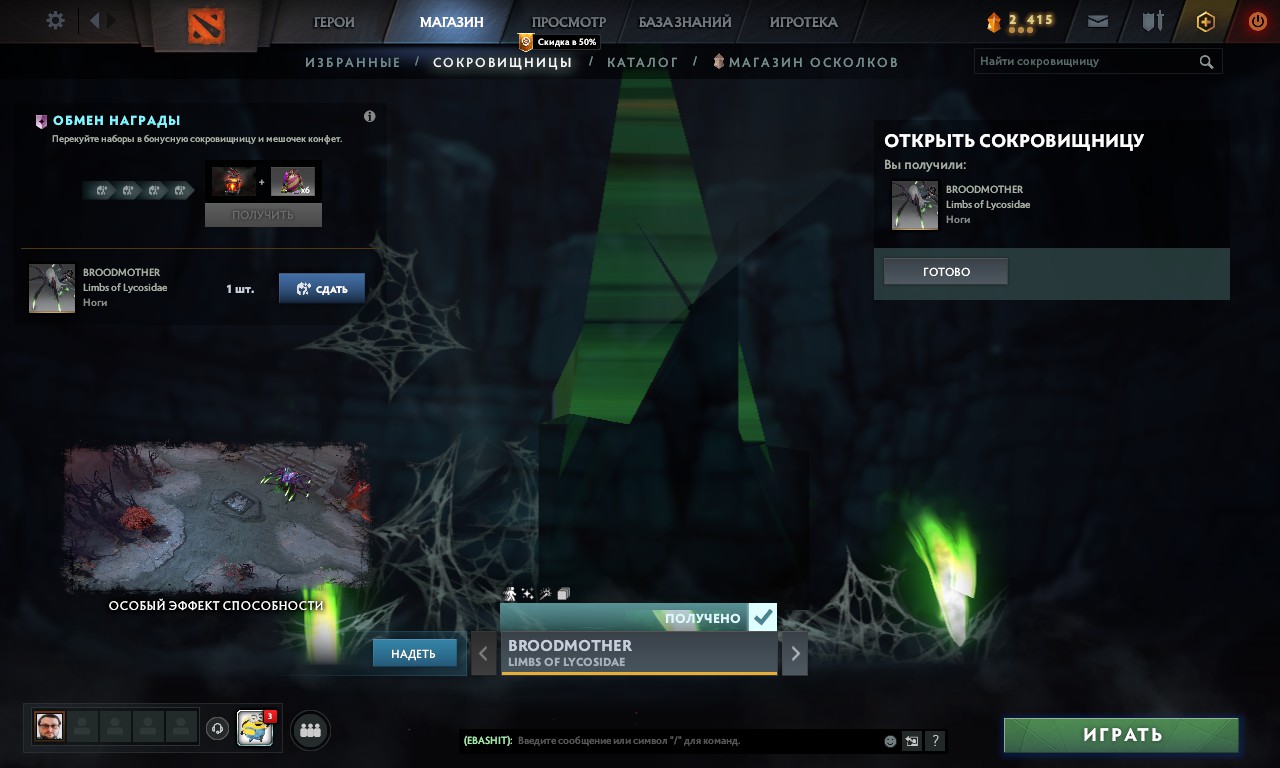Expand the info tooltip beside ОБМЕН НАГРАДЫ
Image resolution: width=1280 pixels, height=768 pixels.
(x=369, y=116)
